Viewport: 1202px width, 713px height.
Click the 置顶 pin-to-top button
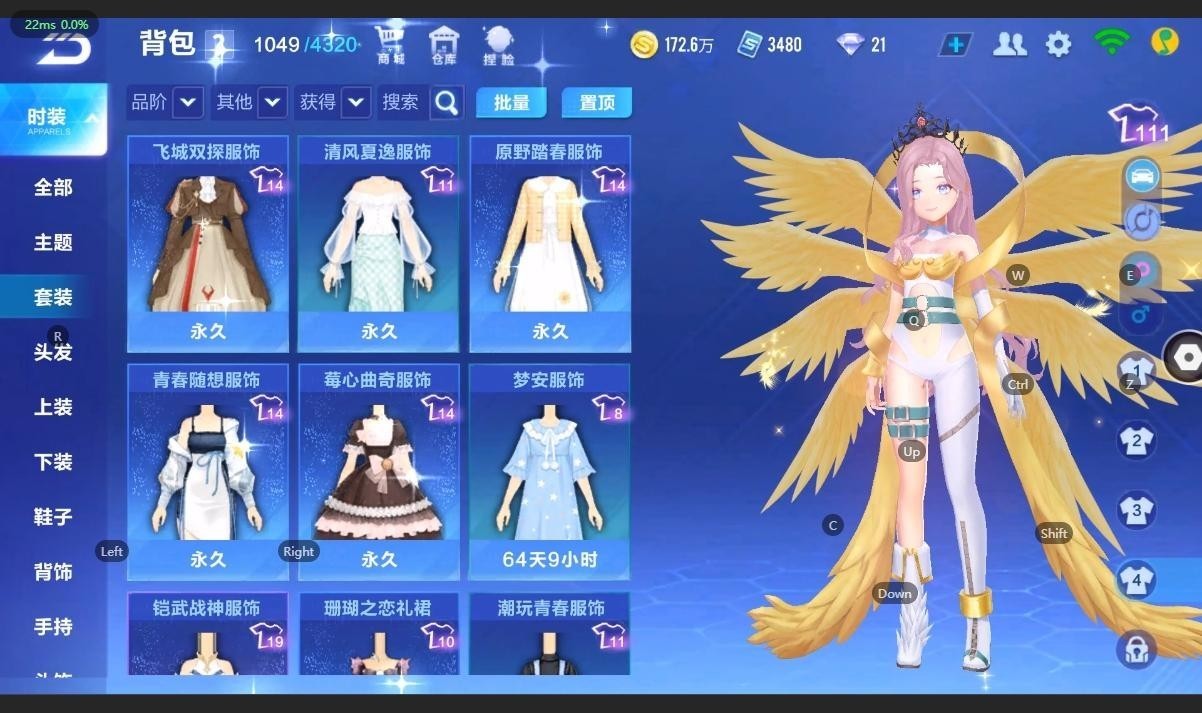pyautogui.click(x=597, y=102)
